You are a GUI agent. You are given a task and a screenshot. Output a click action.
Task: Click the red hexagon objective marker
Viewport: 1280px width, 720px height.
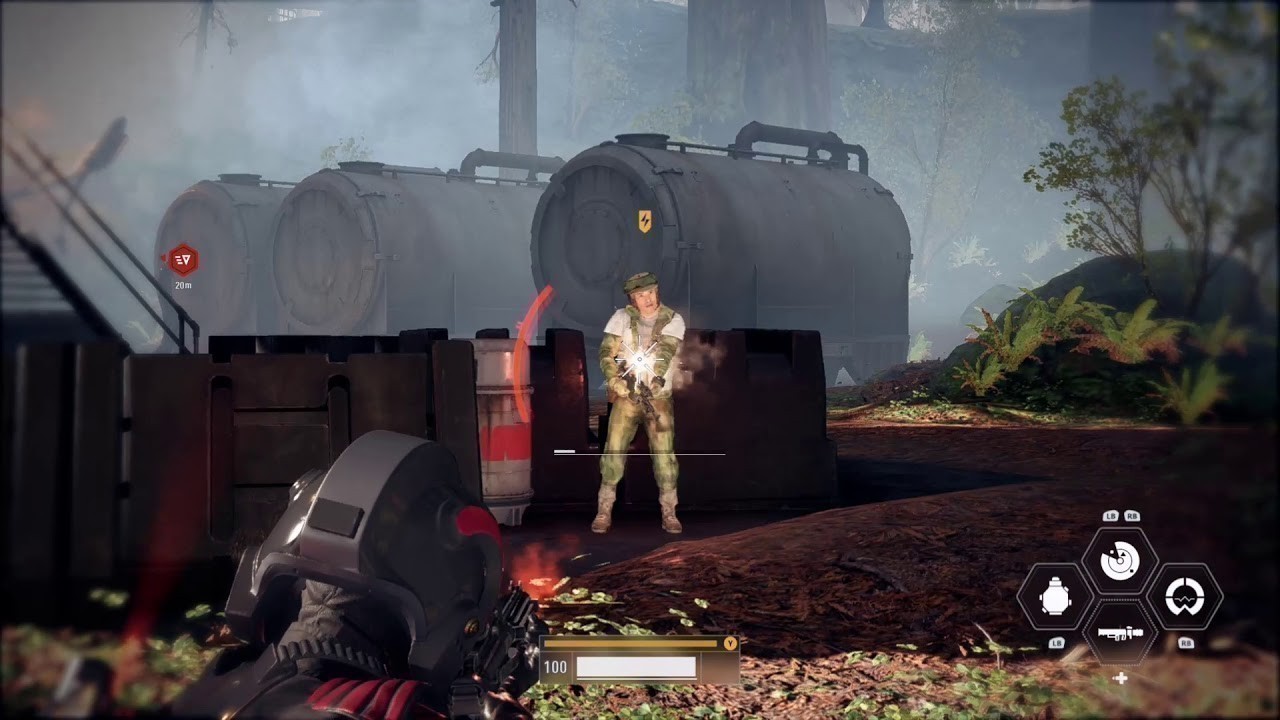pyautogui.click(x=182, y=260)
